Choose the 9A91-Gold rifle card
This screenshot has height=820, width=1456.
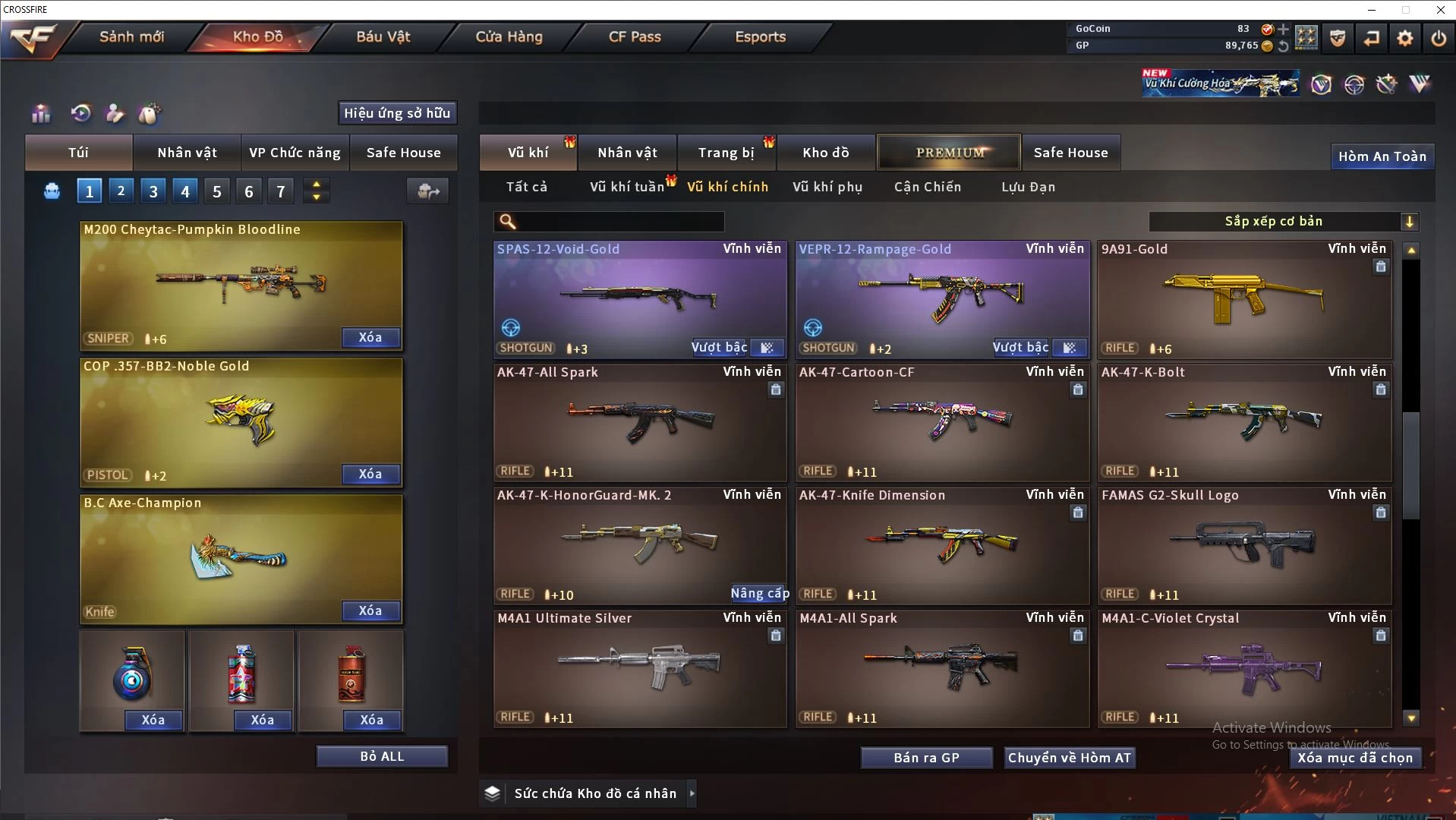1243,299
